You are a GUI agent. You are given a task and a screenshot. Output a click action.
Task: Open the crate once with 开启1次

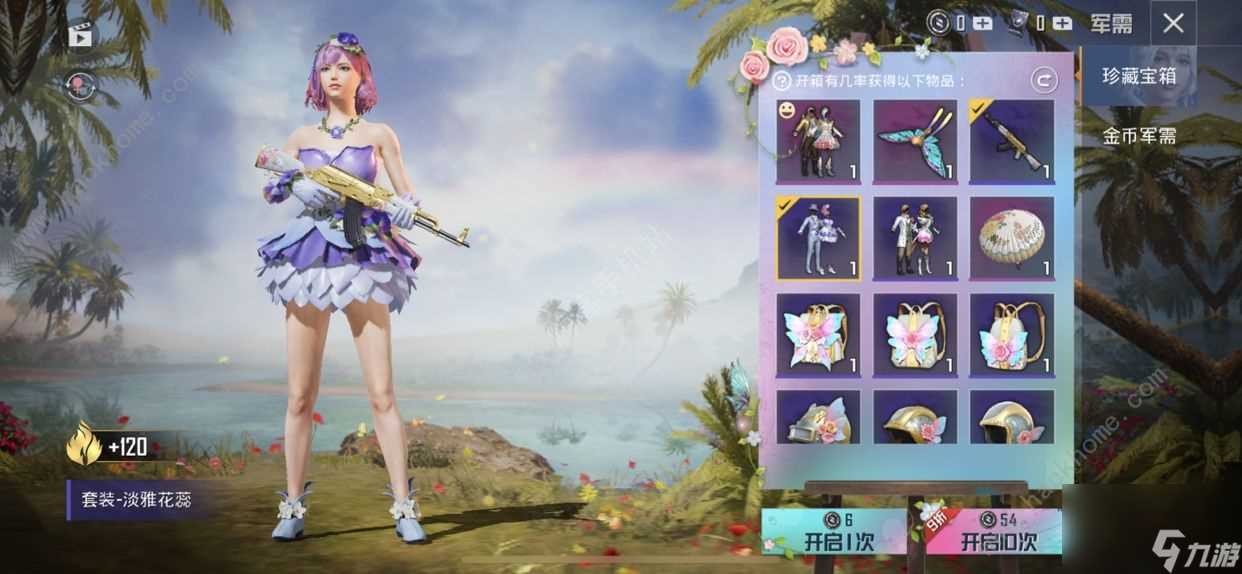[834, 532]
